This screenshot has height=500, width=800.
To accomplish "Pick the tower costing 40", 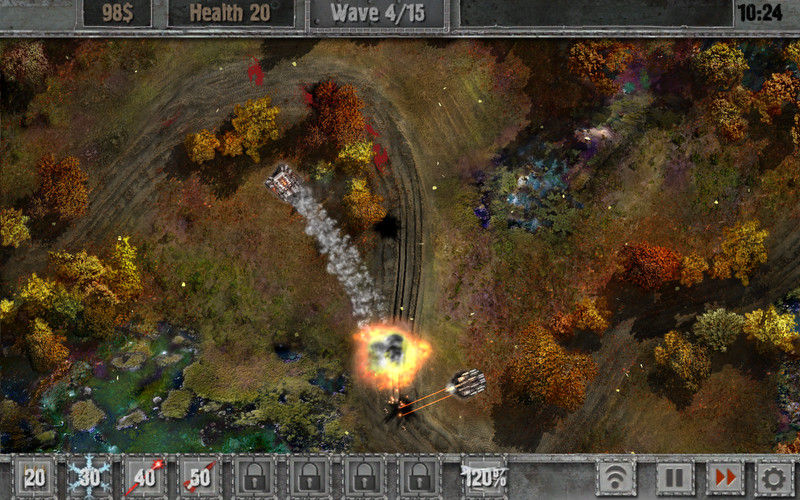I will point(145,478).
